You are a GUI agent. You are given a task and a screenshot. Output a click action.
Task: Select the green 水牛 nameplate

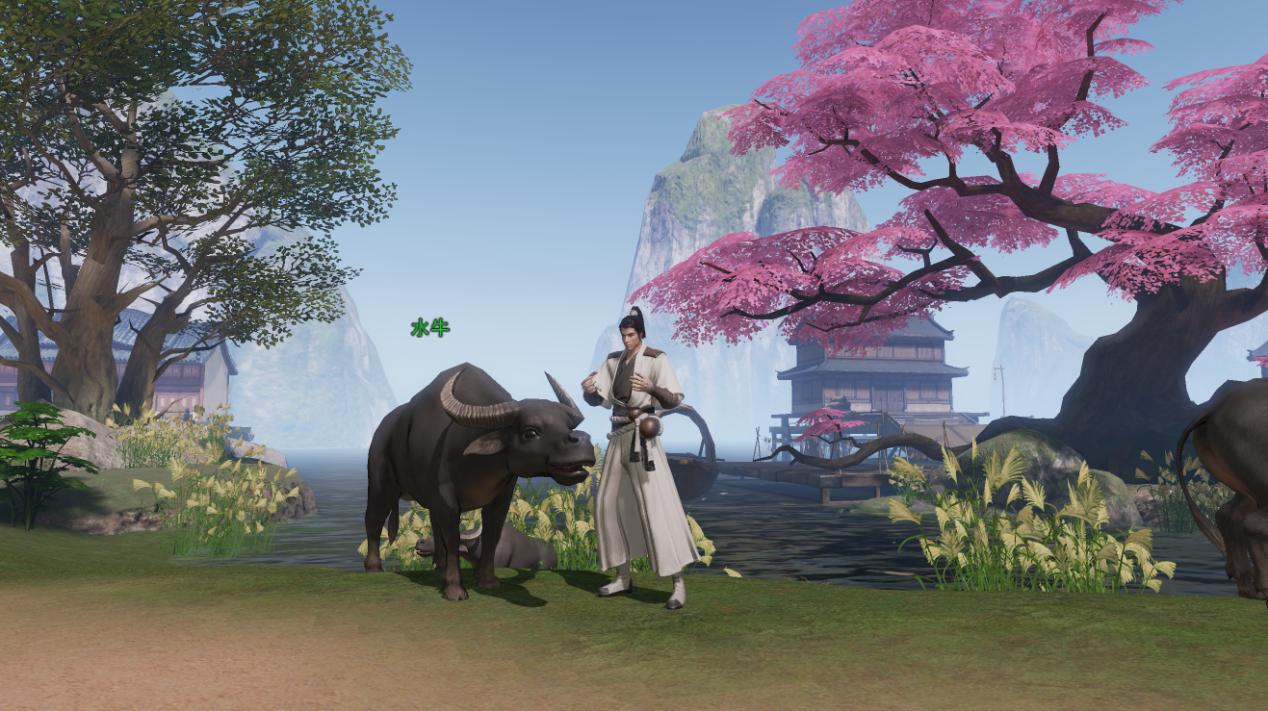[x=429, y=327]
